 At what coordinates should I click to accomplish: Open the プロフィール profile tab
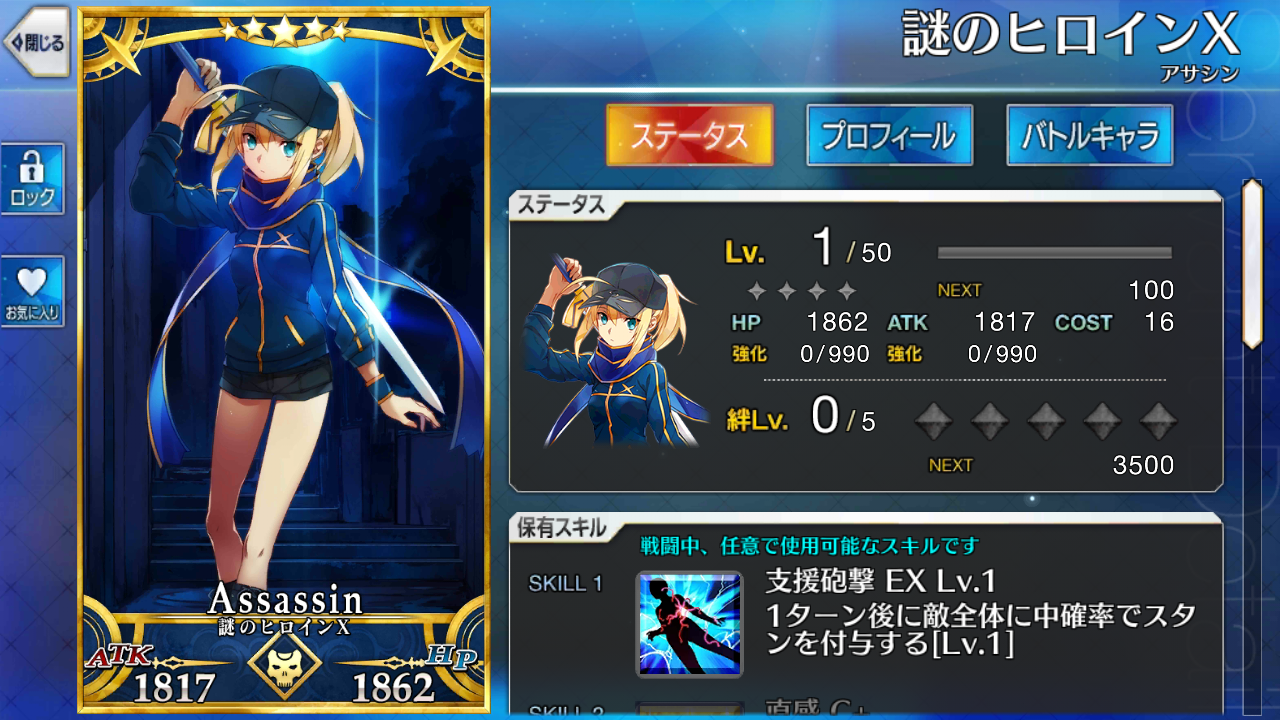coord(889,135)
